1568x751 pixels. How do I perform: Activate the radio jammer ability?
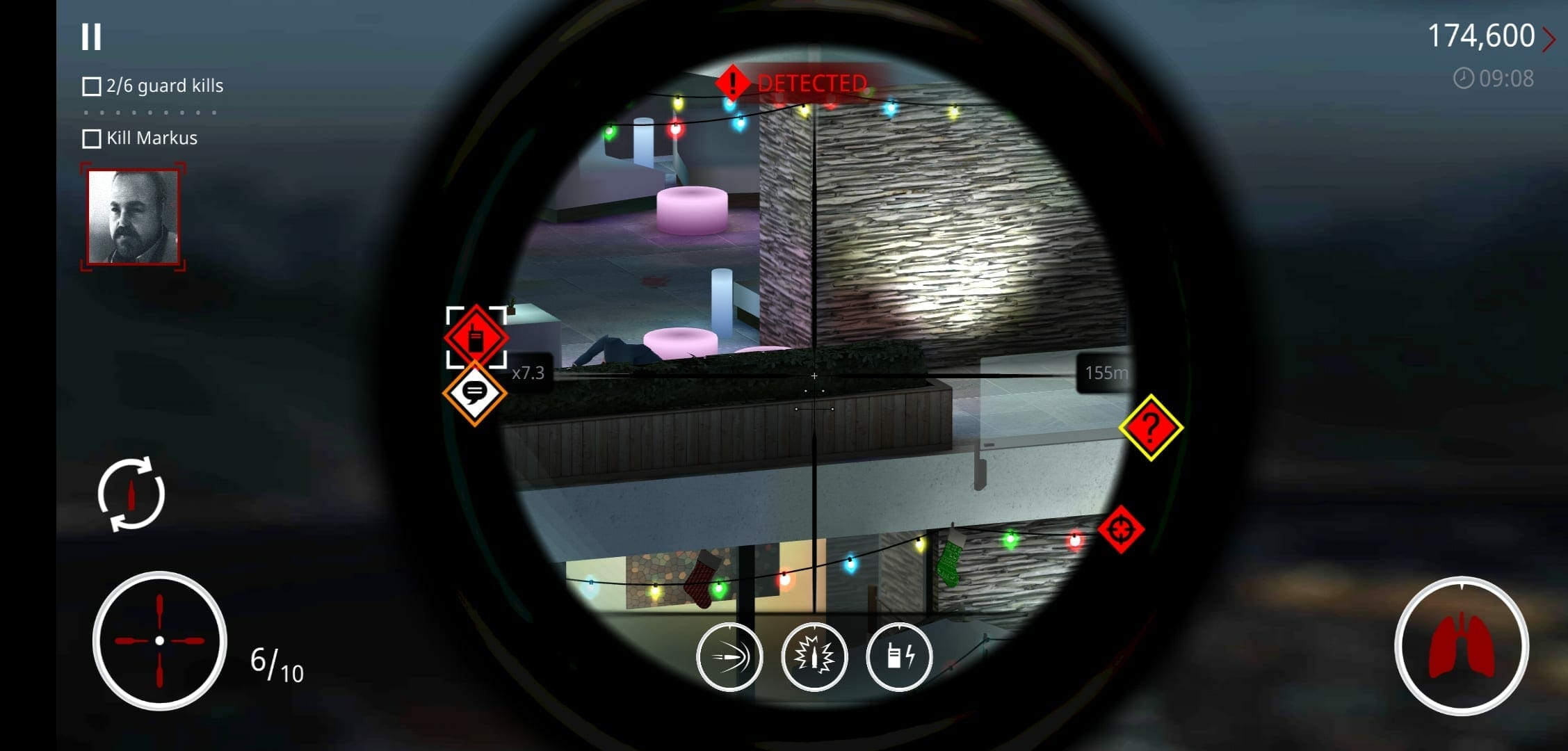coord(899,657)
